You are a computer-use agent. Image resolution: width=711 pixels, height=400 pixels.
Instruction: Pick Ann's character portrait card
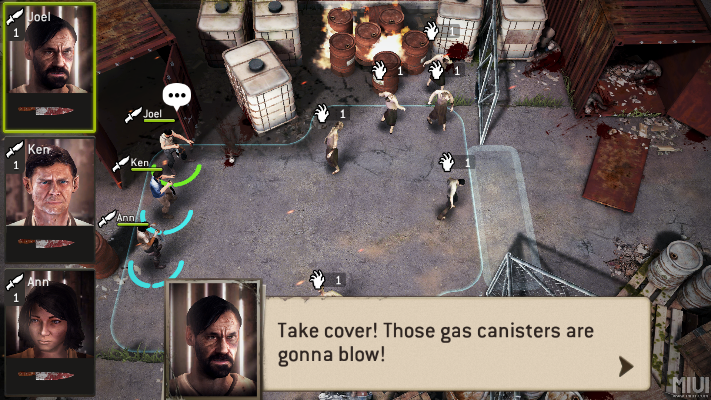click(50, 330)
